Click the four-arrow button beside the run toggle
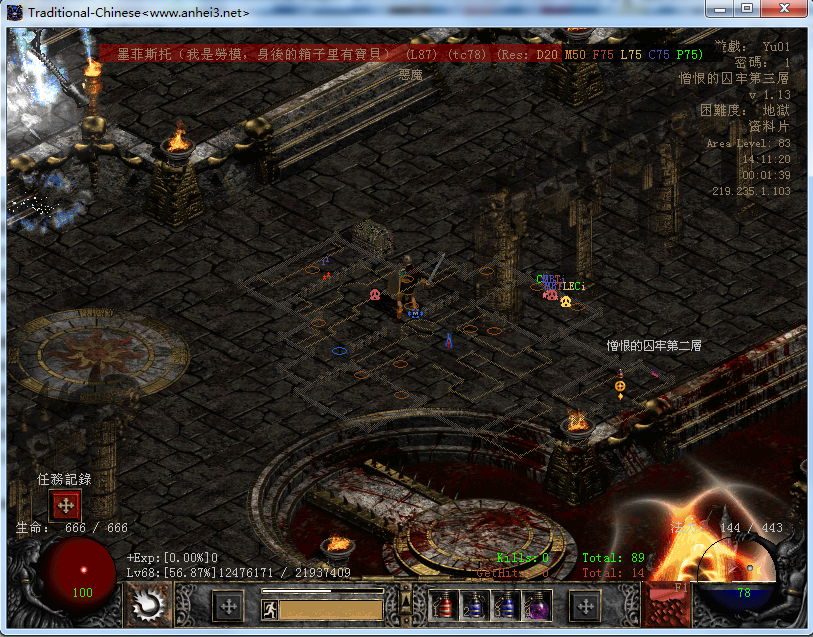 tap(229, 606)
